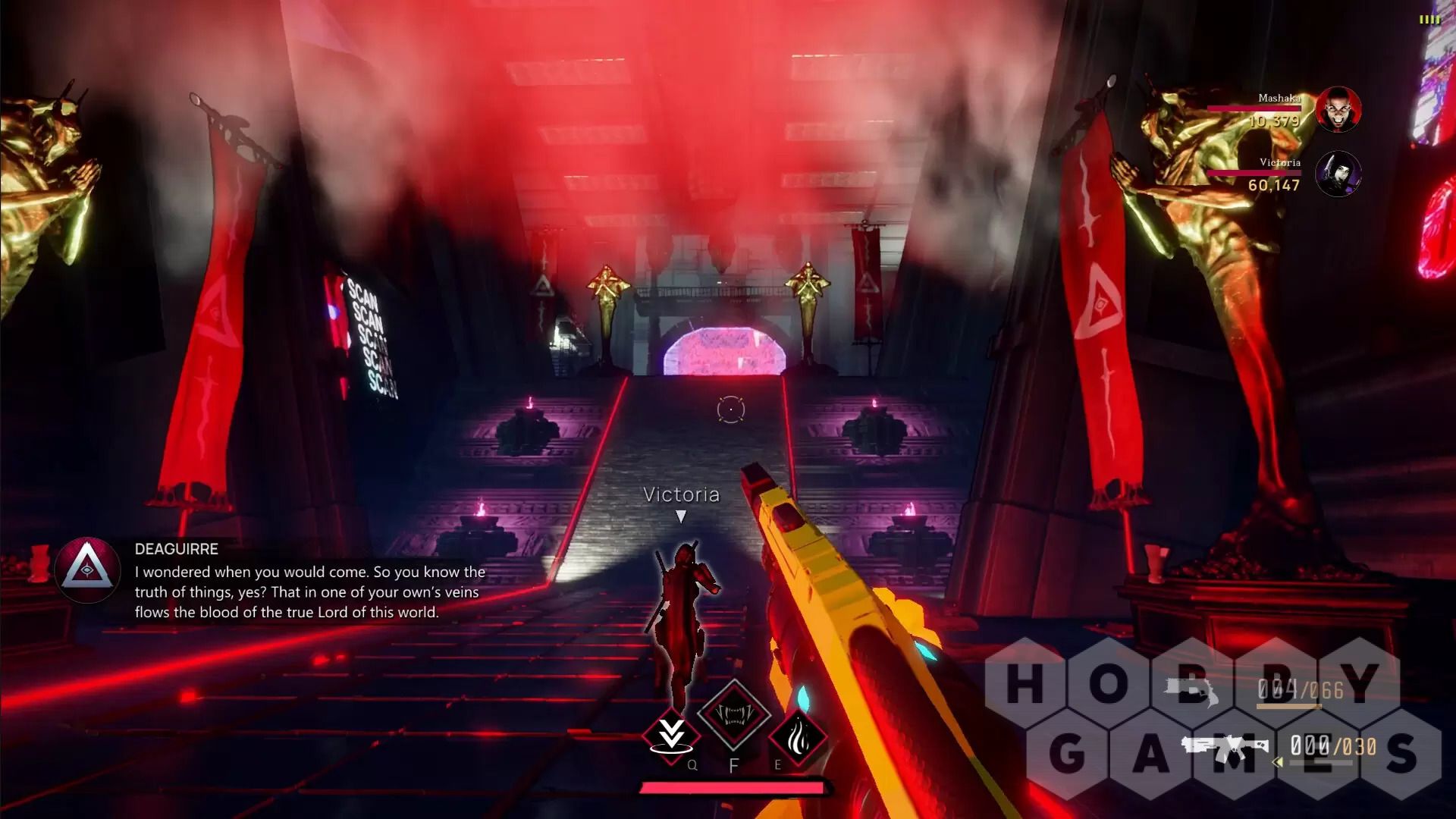The image size is (1456, 819).
Task: Trigger the vampire fangs ability
Action: (733, 714)
